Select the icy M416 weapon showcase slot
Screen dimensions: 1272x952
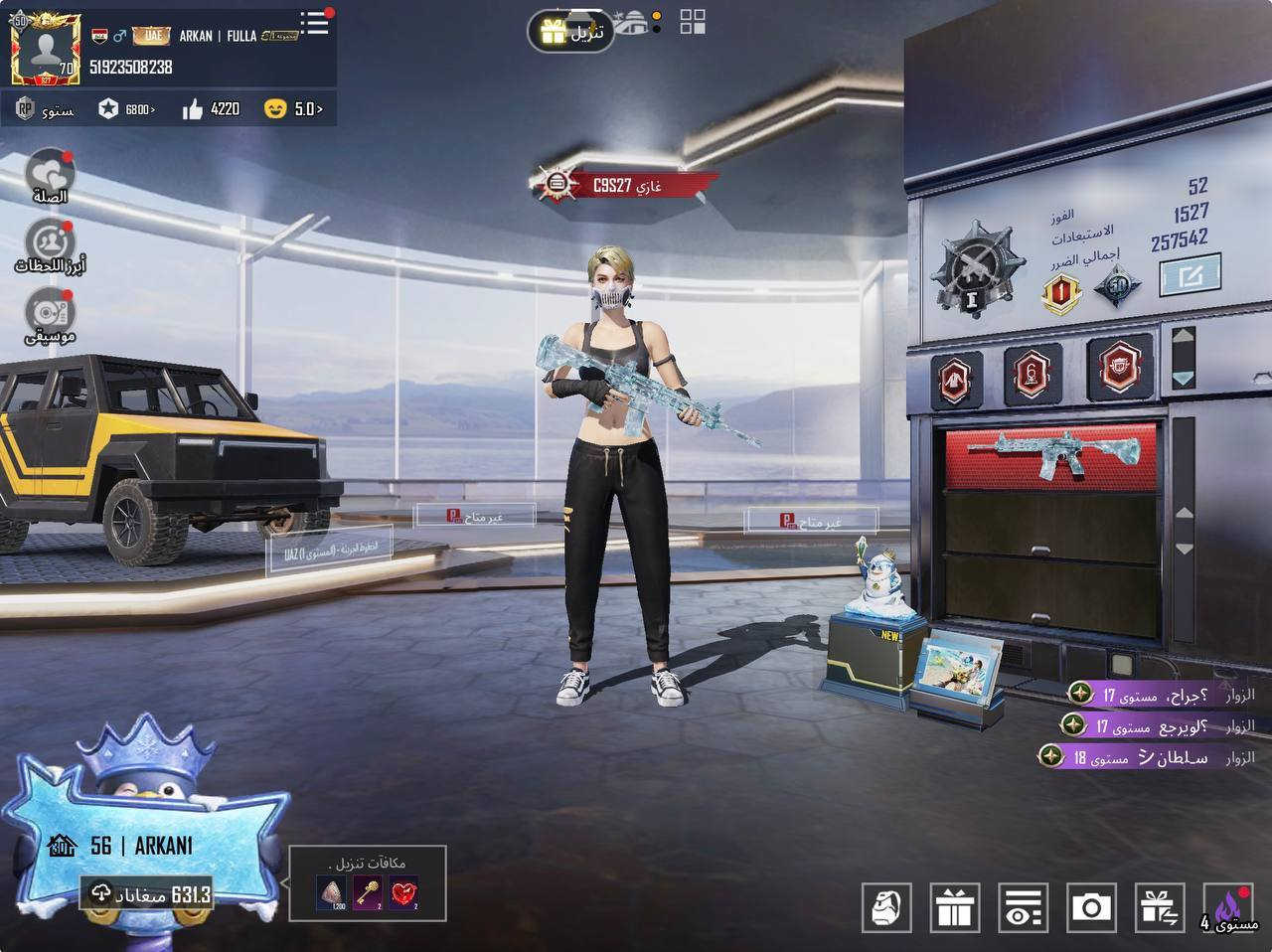point(1050,454)
